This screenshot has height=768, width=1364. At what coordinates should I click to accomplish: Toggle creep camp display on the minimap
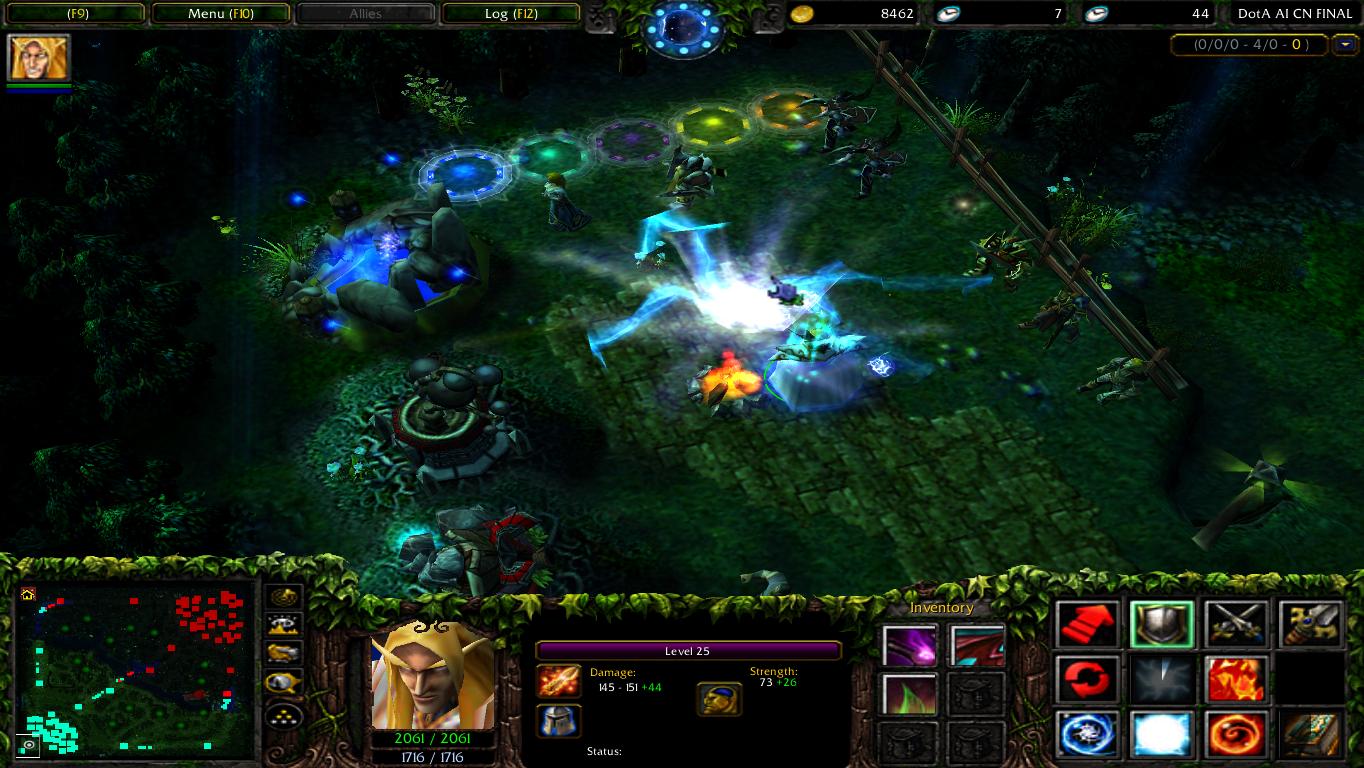click(284, 652)
